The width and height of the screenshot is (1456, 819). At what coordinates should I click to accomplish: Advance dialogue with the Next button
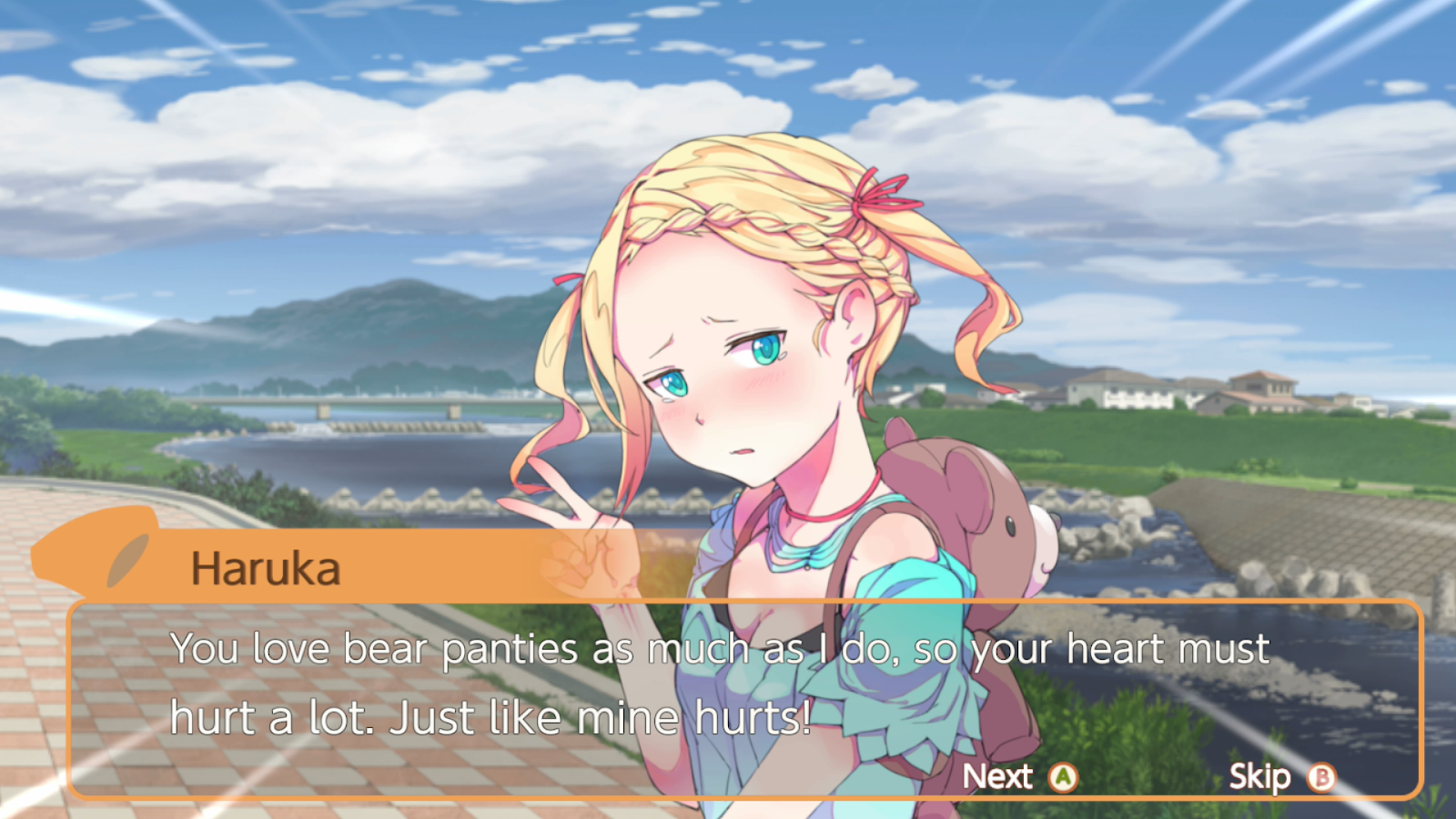[1019, 777]
